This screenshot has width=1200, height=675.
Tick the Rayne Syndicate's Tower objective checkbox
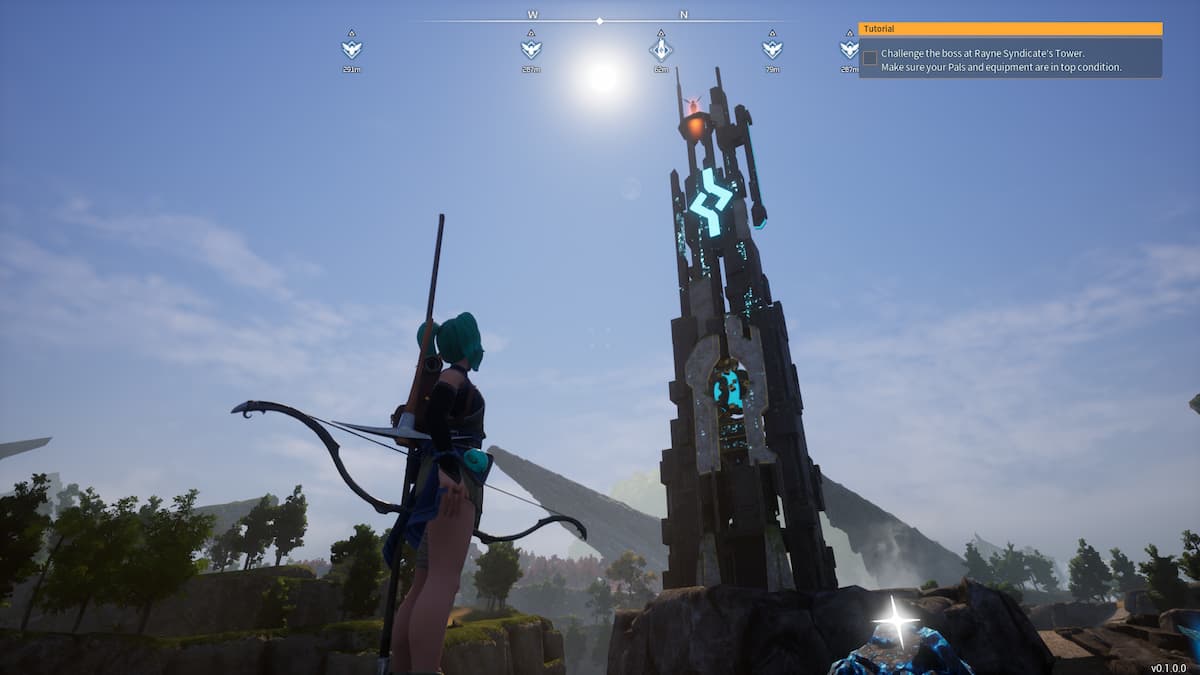(870, 58)
